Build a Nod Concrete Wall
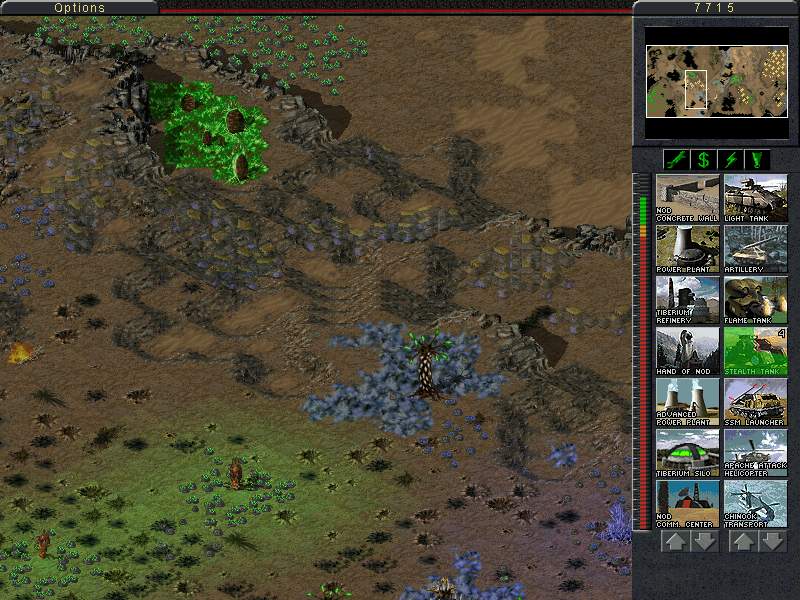This screenshot has width=800, height=600. (687, 198)
